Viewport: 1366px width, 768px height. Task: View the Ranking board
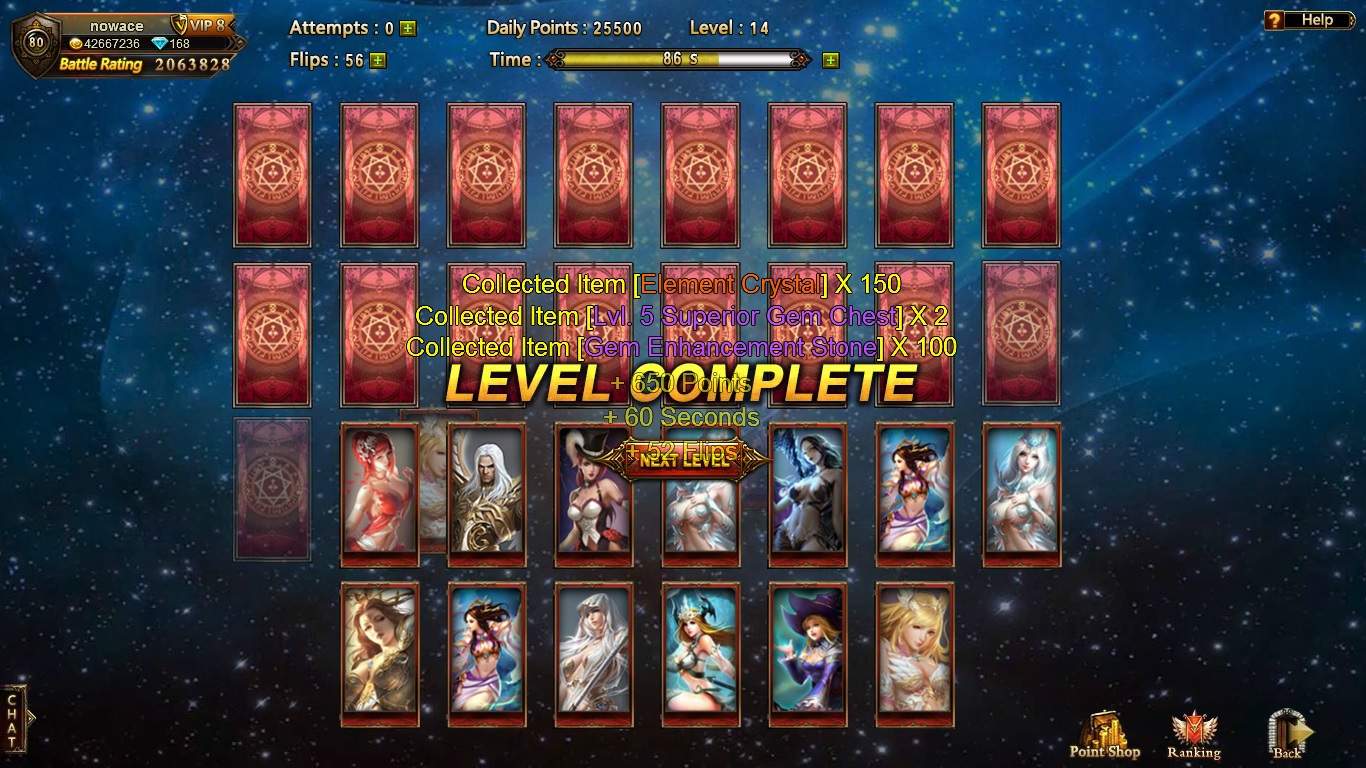click(x=1193, y=735)
